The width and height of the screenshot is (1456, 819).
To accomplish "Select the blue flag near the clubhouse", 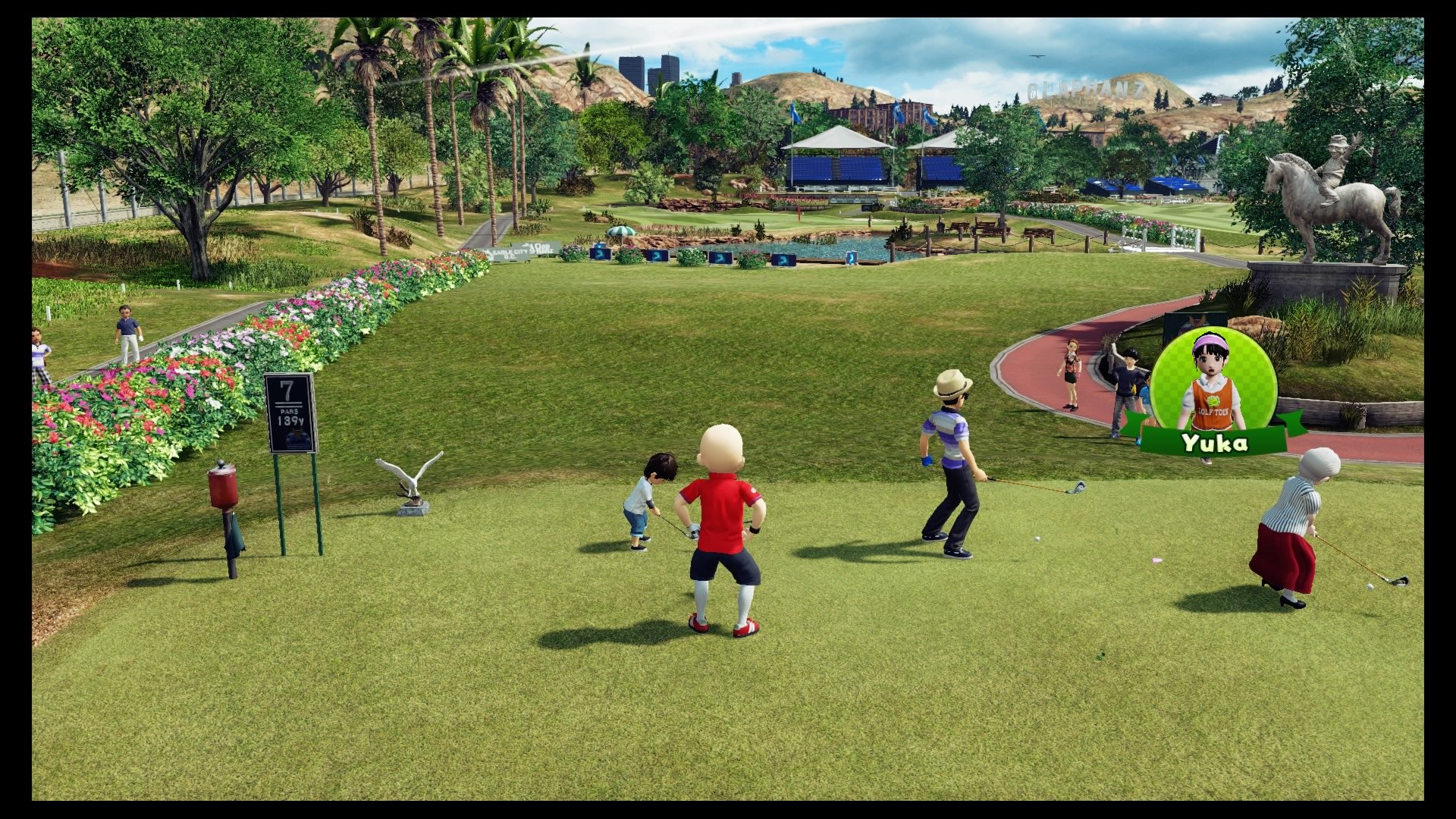I will 792,112.
